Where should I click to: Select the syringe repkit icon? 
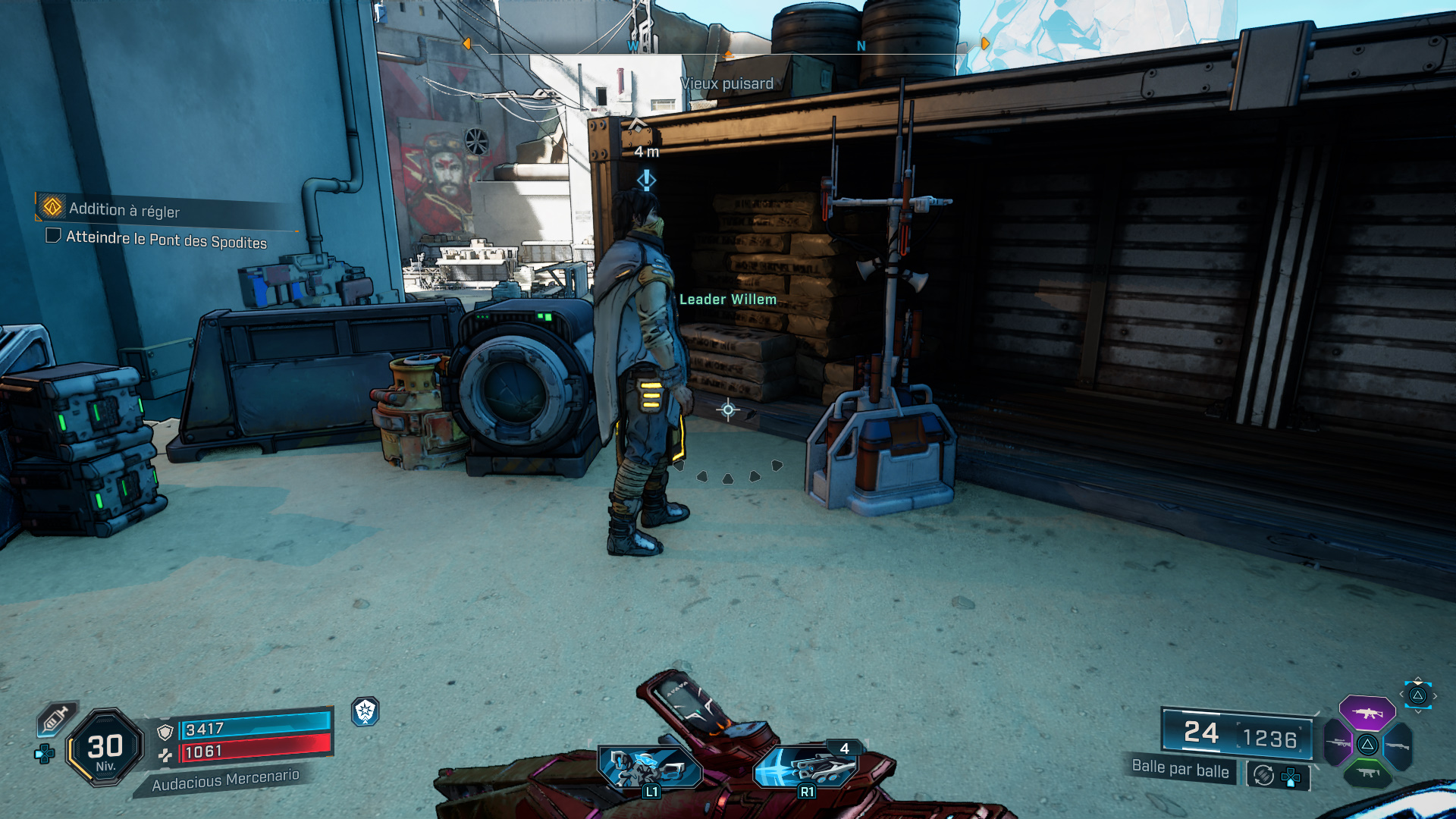point(56,718)
